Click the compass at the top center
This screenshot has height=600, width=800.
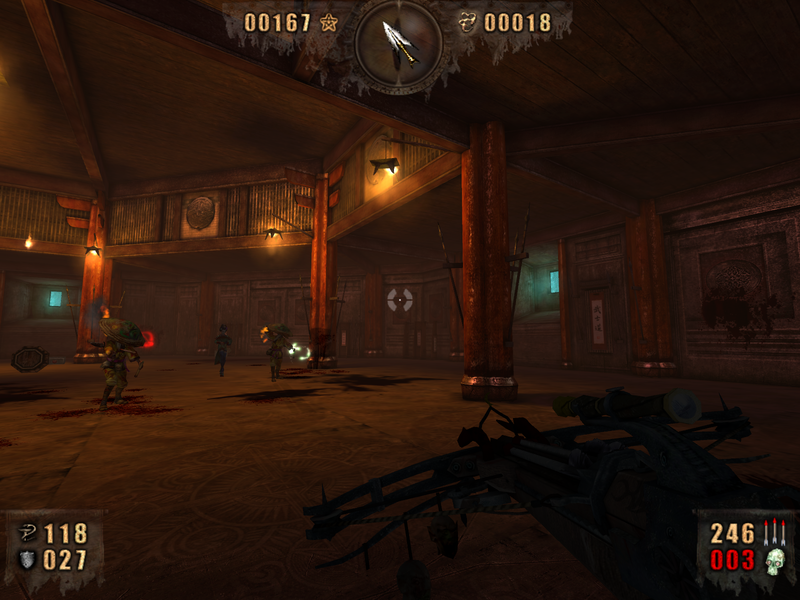[399, 42]
